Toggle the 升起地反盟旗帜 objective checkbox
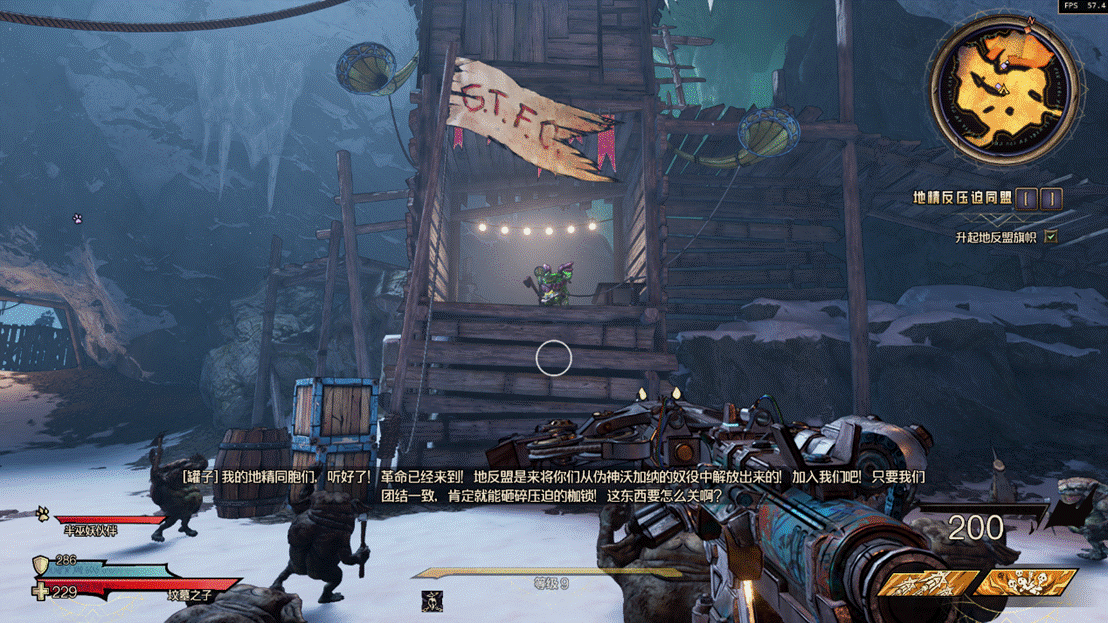The image size is (1108, 623). click(x=1050, y=237)
